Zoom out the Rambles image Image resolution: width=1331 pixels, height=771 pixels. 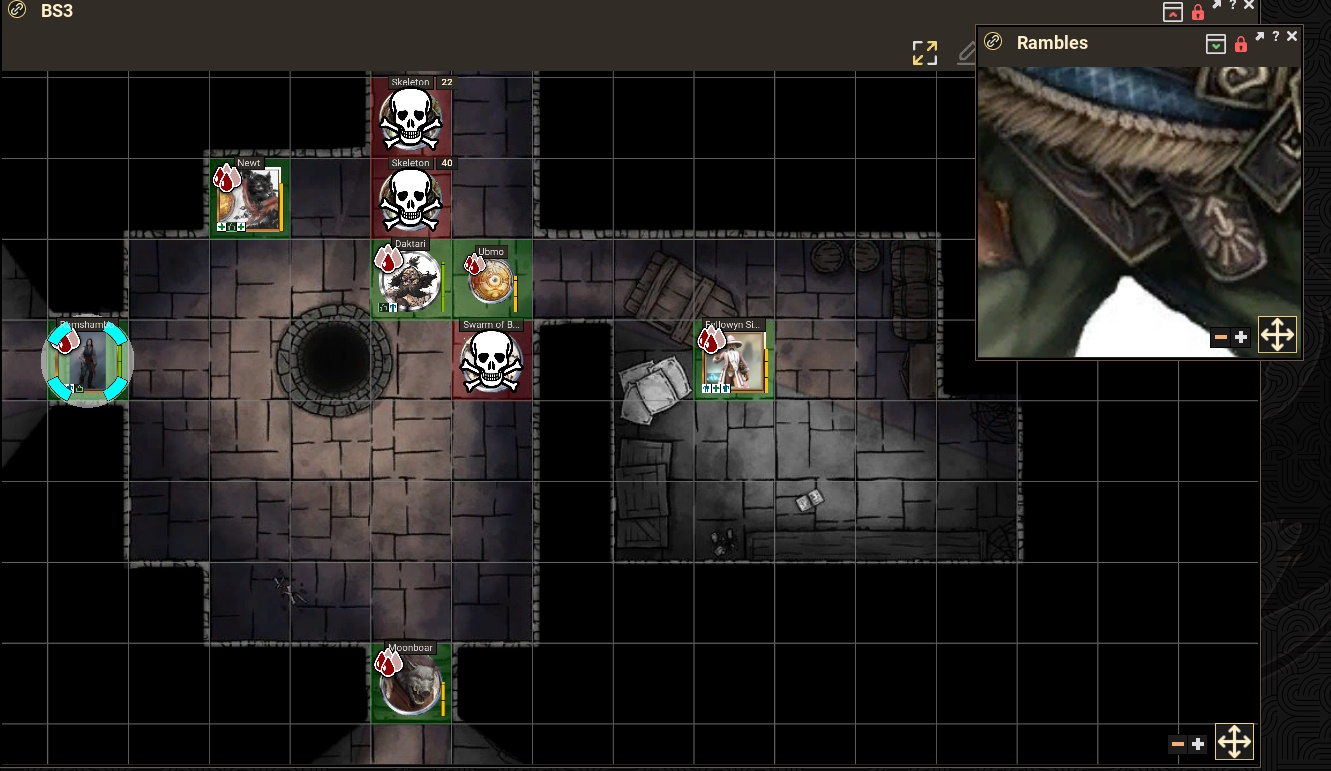point(1220,338)
